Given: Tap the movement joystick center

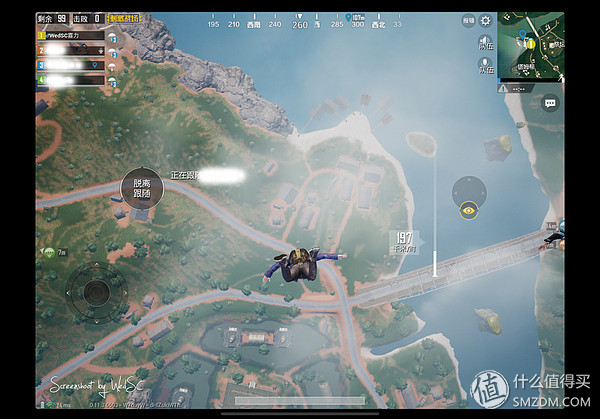Looking at the screenshot, I should 96,292.
